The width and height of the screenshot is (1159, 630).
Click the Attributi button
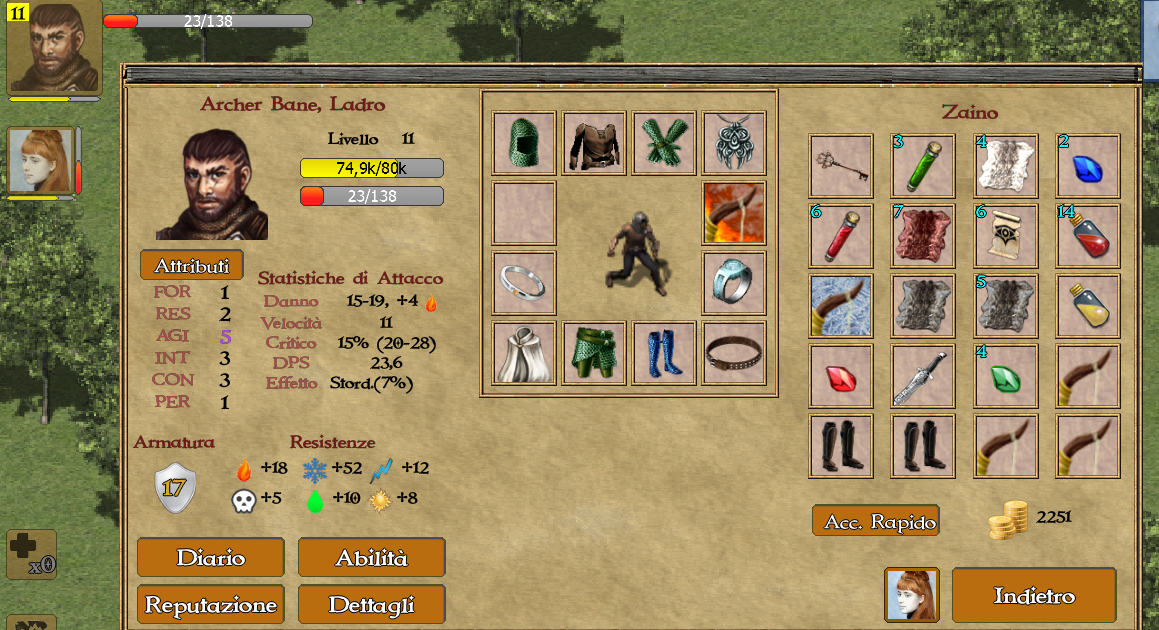(192, 265)
